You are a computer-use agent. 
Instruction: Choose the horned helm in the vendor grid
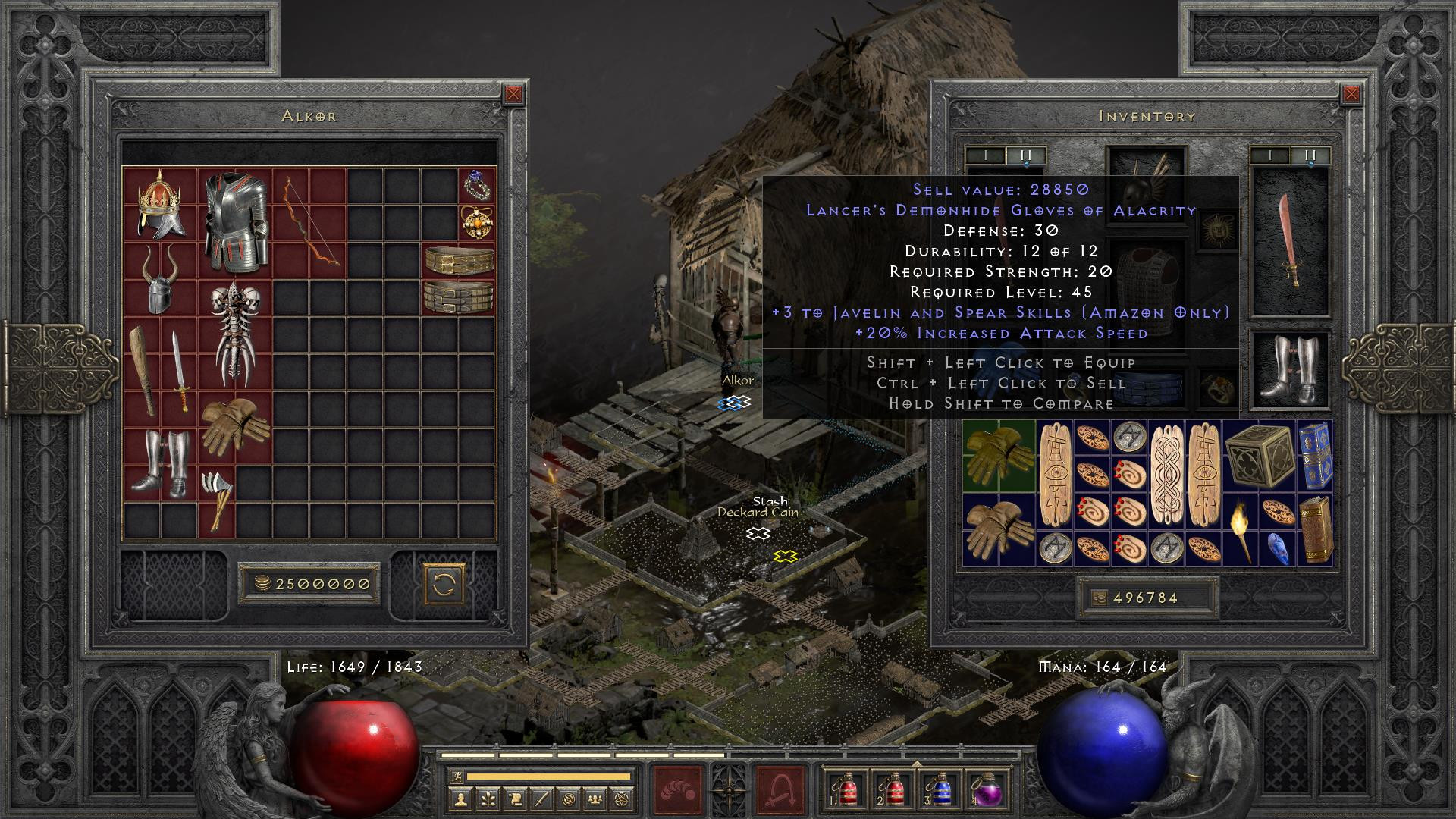coord(161,279)
